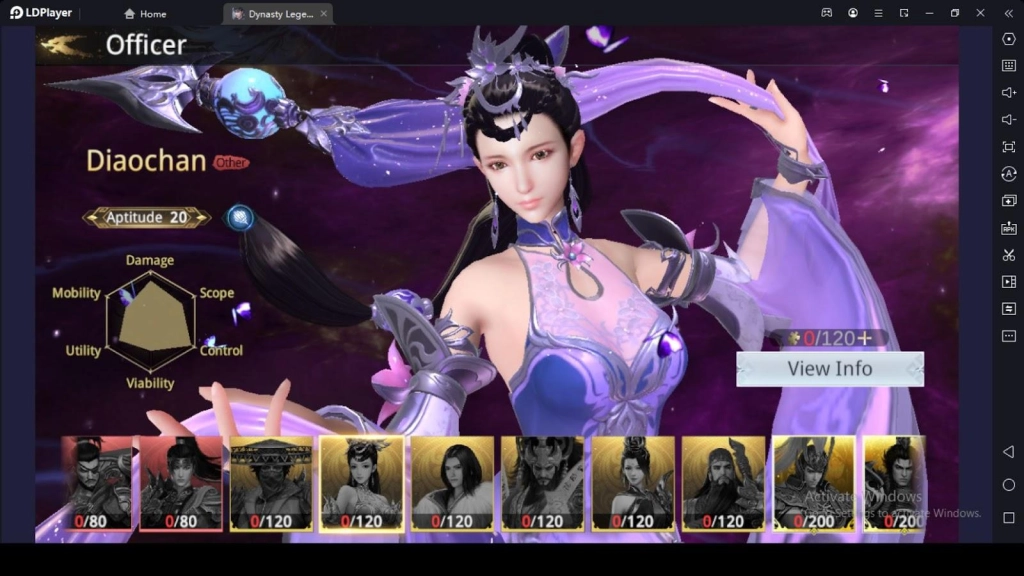Choose the highlighted Diaochan portrait in the officer row
This screenshot has height=576, width=1024.
coord(361,482)
